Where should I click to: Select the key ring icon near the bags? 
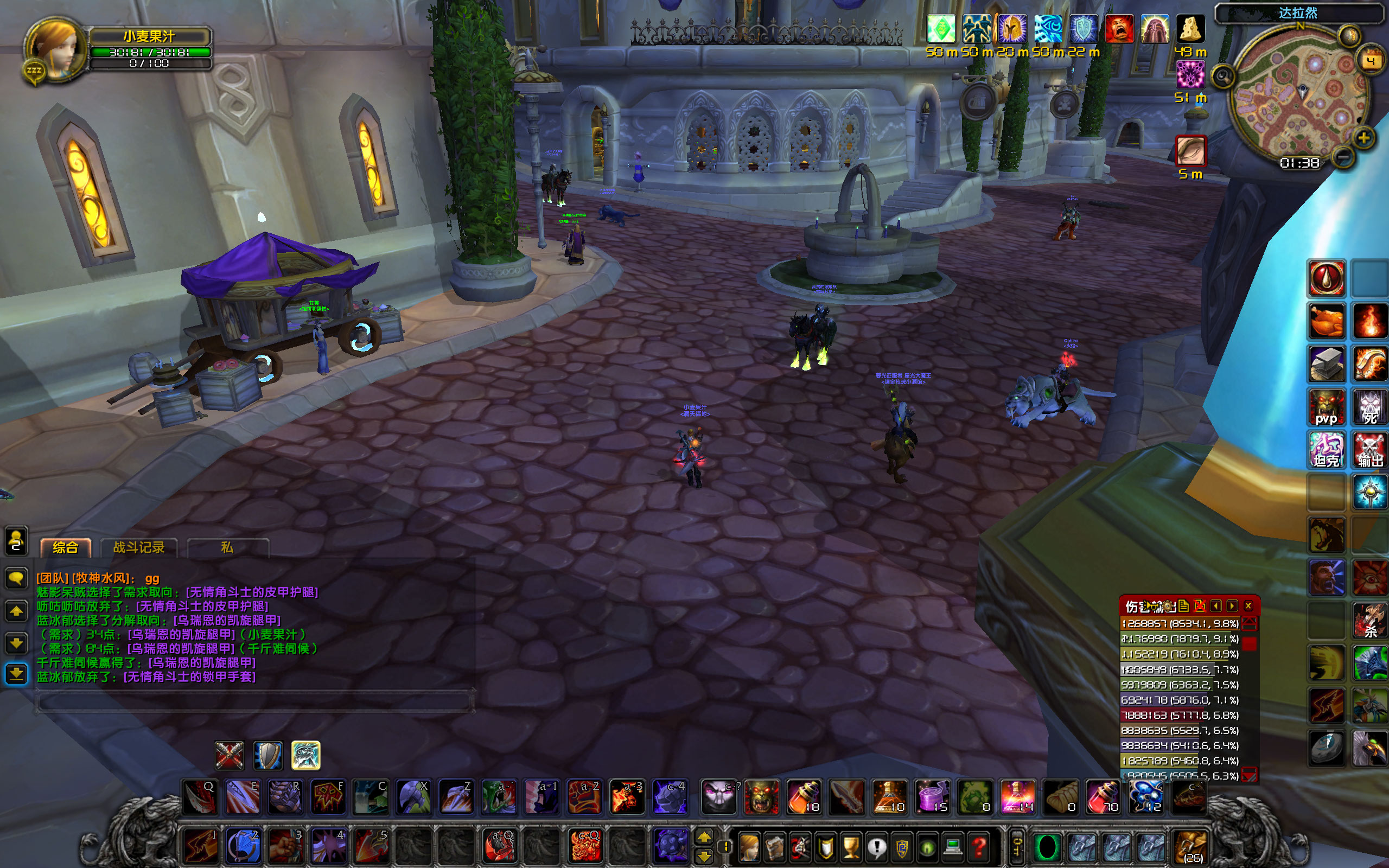[1016, 846]
